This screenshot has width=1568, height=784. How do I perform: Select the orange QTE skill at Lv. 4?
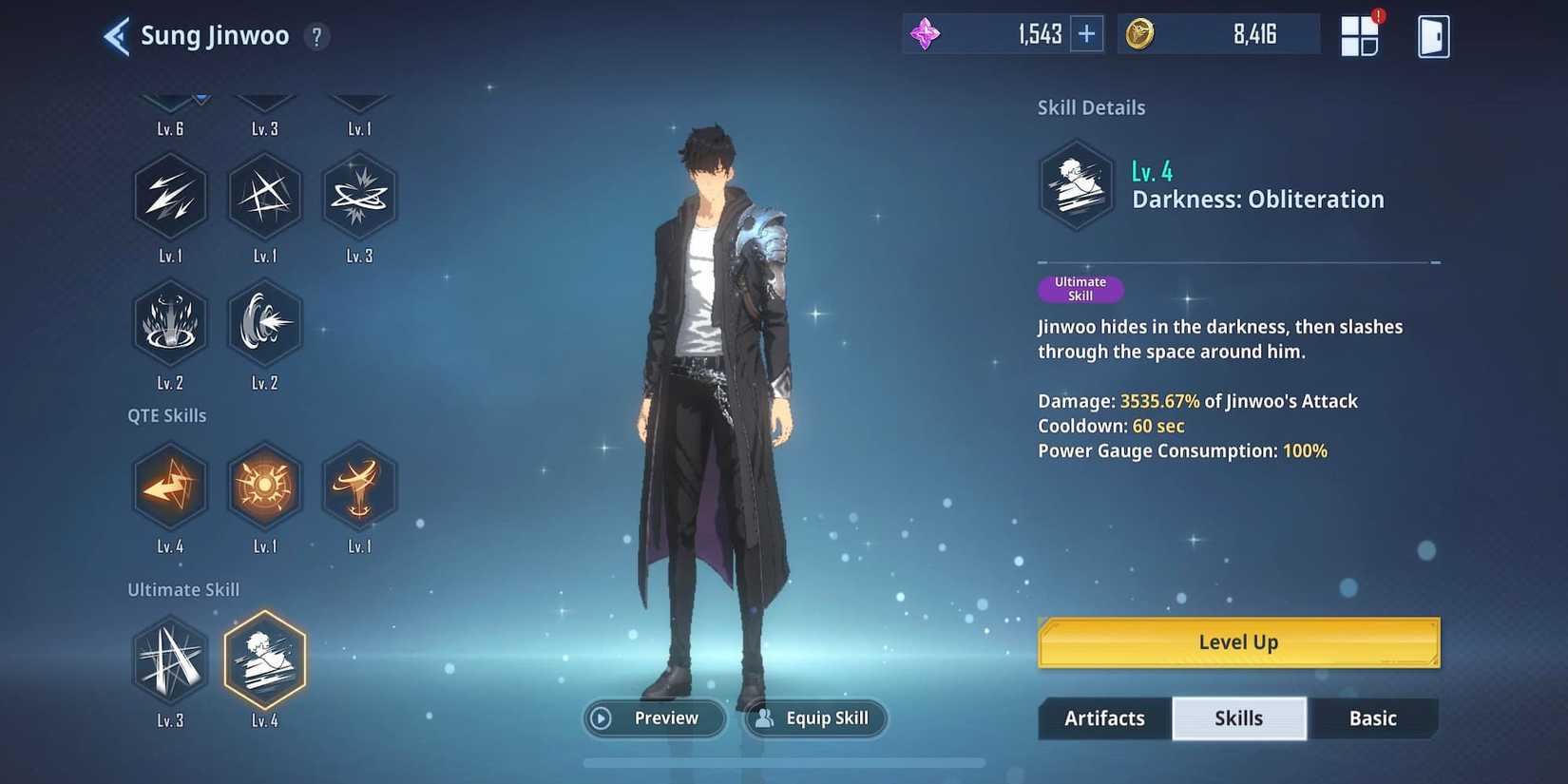(x=170, y=487)
